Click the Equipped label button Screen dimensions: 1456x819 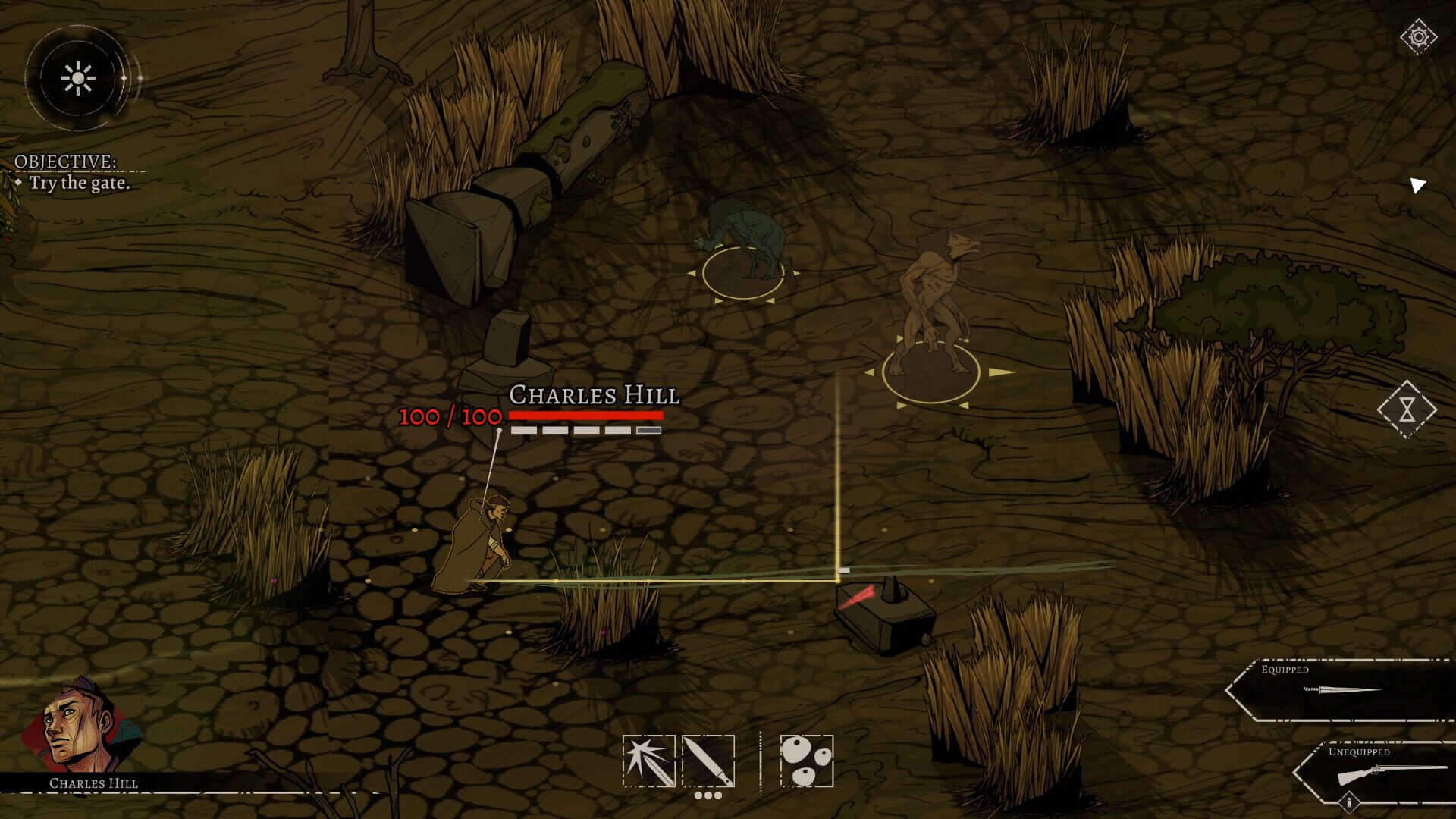point(1285,670)
